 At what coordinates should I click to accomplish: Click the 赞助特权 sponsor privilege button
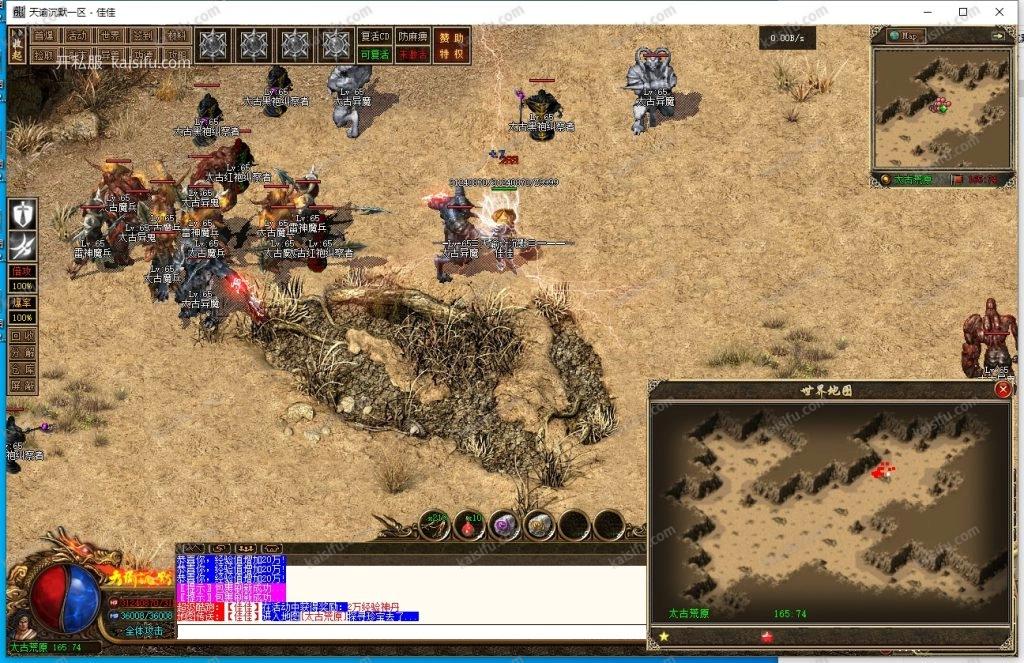click(x=452, y=44)
